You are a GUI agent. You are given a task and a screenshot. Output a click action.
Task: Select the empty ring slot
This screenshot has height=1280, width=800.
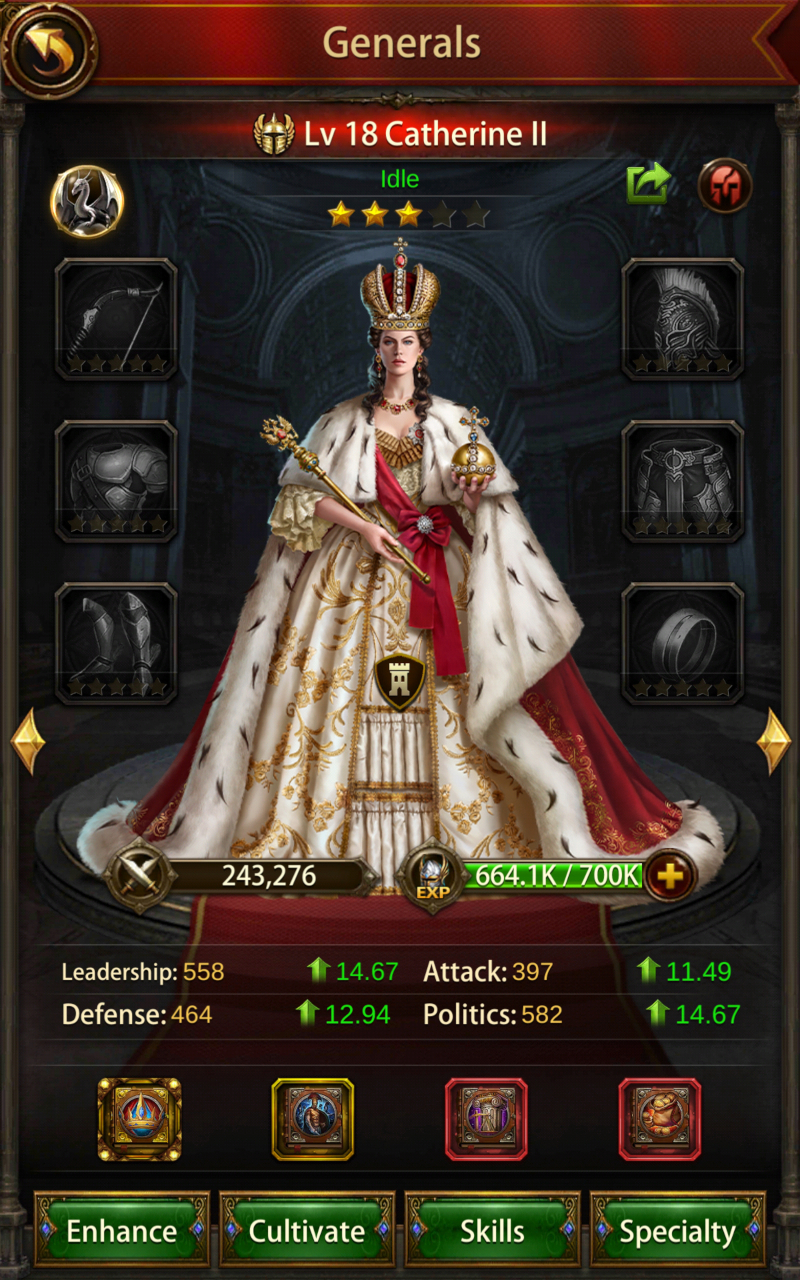[683, 643]
